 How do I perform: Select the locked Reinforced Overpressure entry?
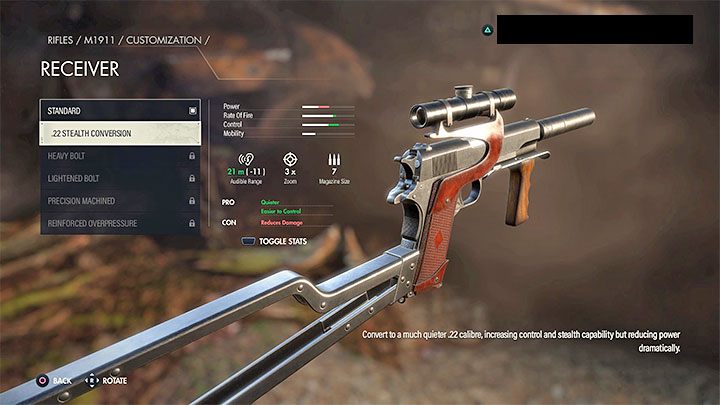(120, 223)
